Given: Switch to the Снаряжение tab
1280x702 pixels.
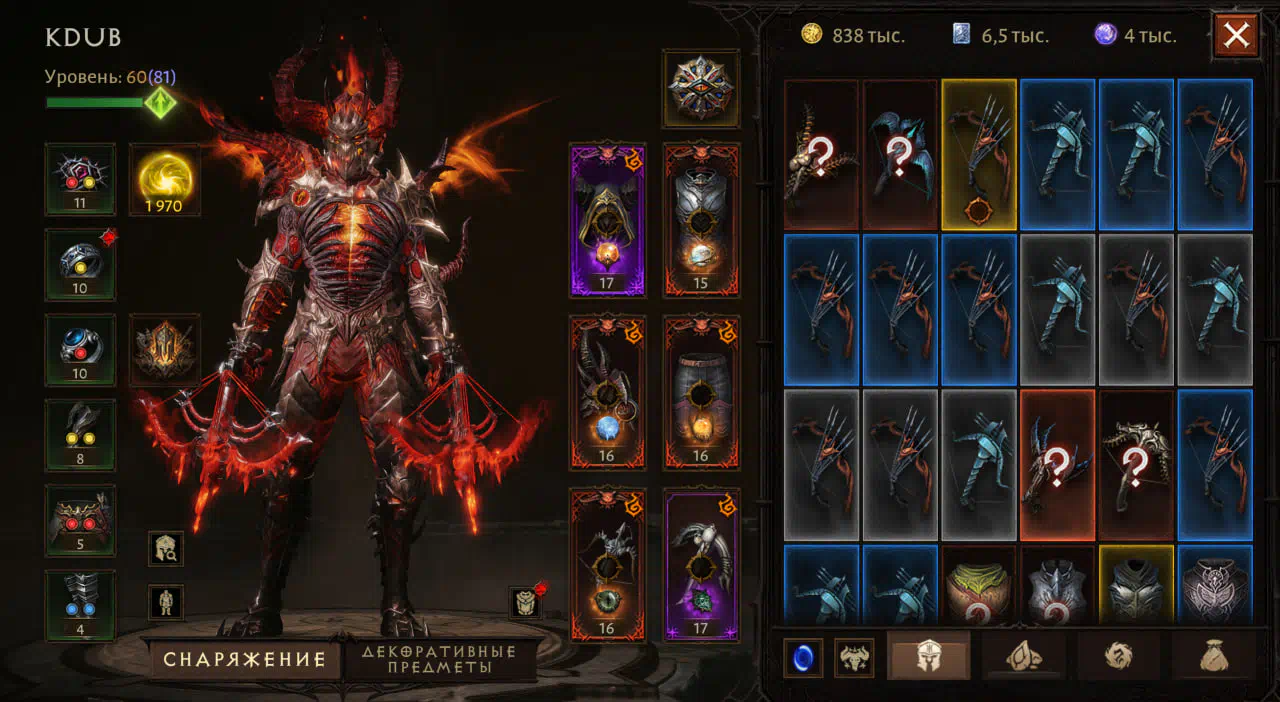Looking at the screenshot, I should click(244, 660).
